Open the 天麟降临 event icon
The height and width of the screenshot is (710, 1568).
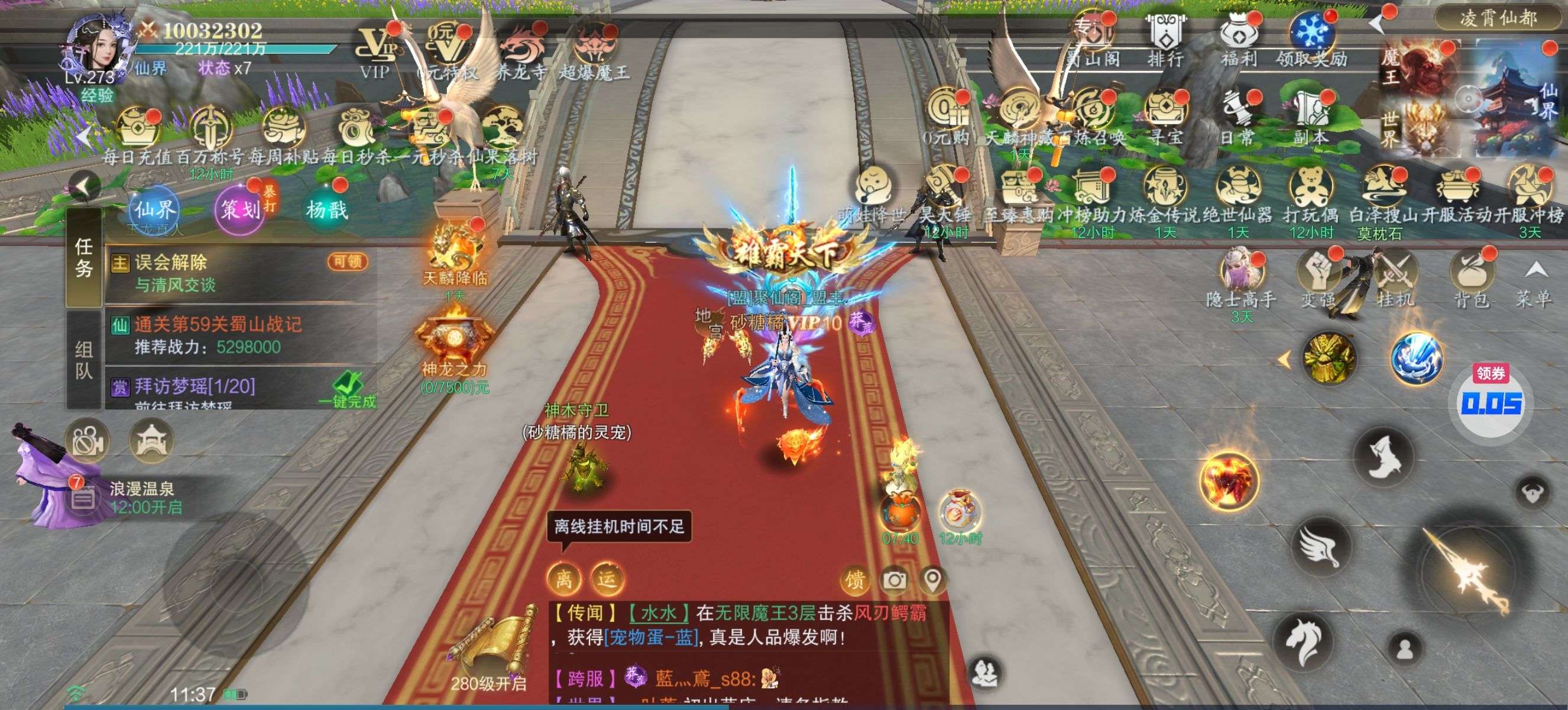455,254
